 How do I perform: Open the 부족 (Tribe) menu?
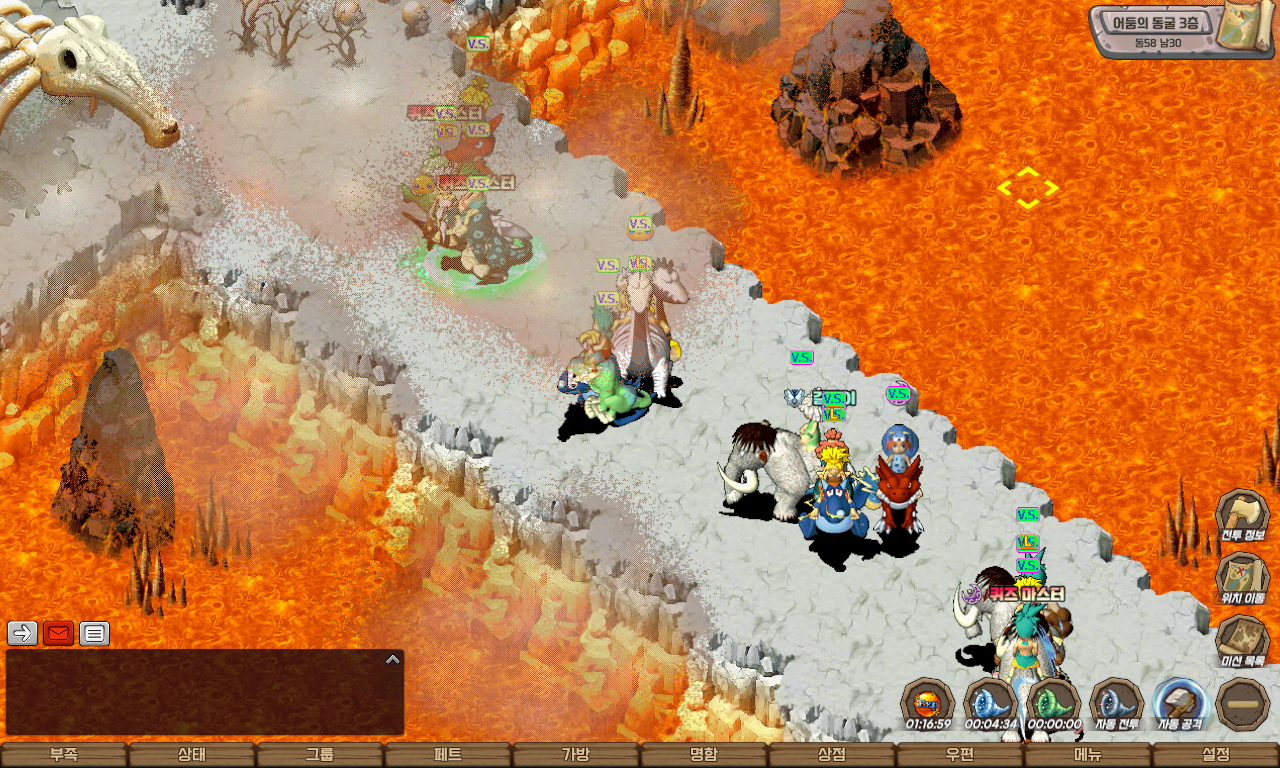64,755
